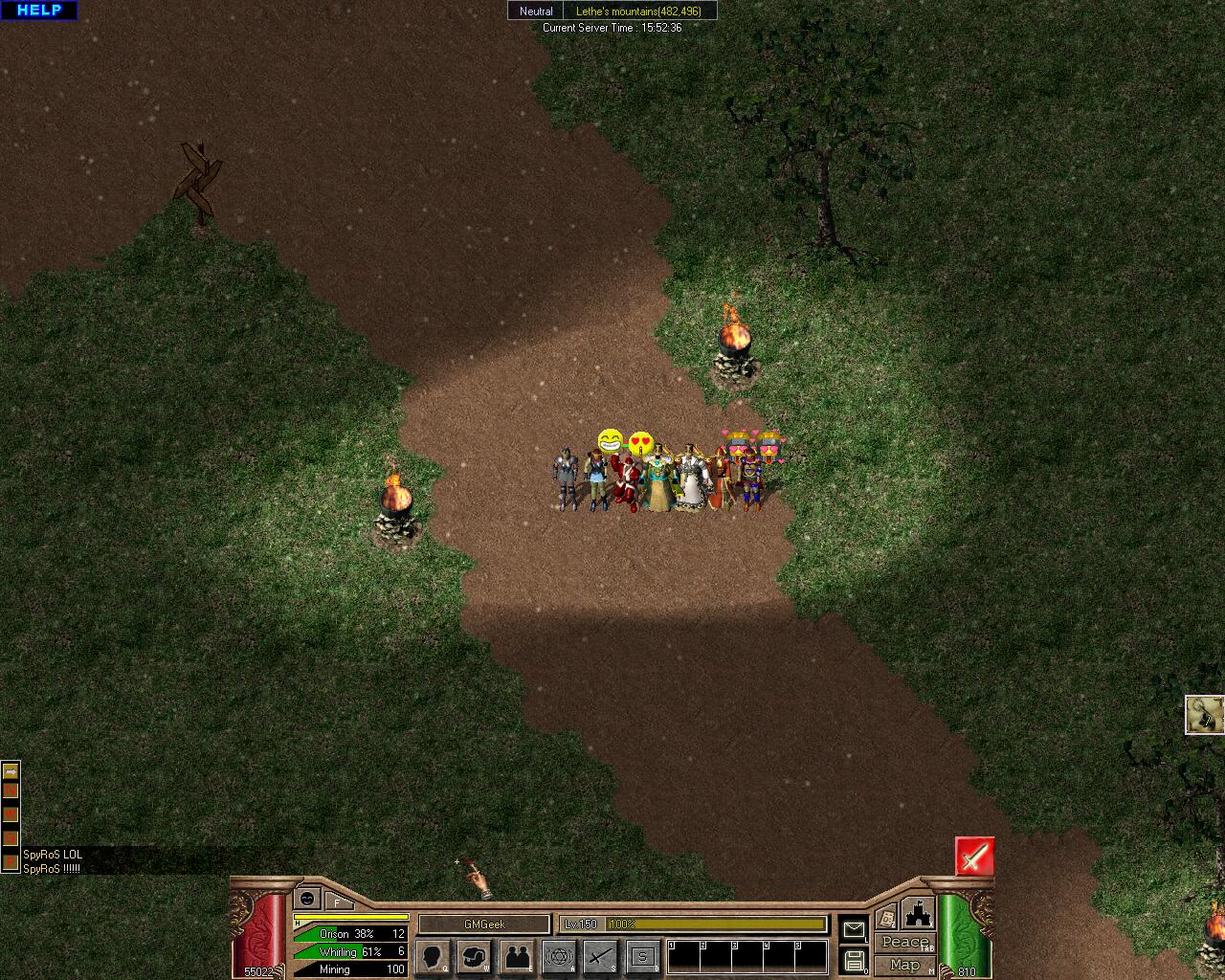Toggle Peace mode button

click(x=904, y=943)
